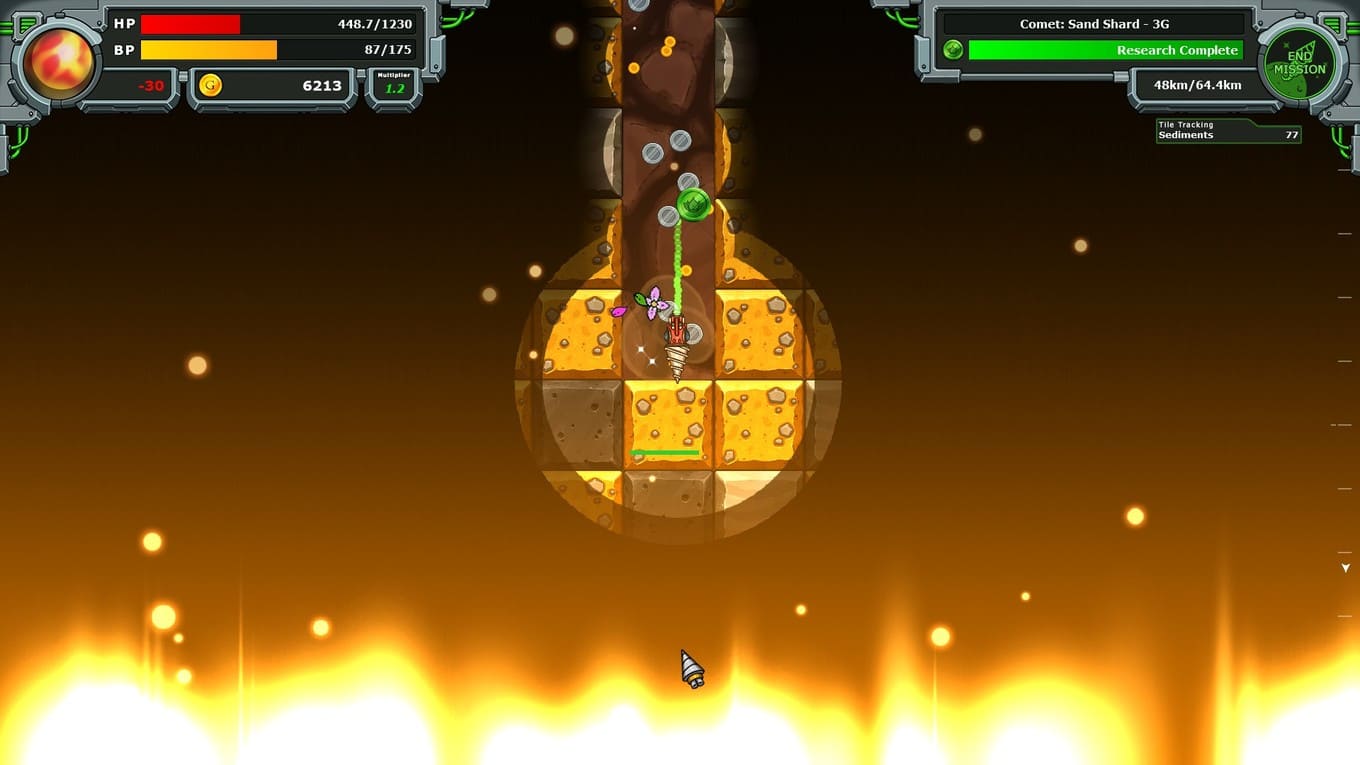Select the Tile Tracking Sediments panel
Screen dimensions: 1360x765
pos(1228,131)
